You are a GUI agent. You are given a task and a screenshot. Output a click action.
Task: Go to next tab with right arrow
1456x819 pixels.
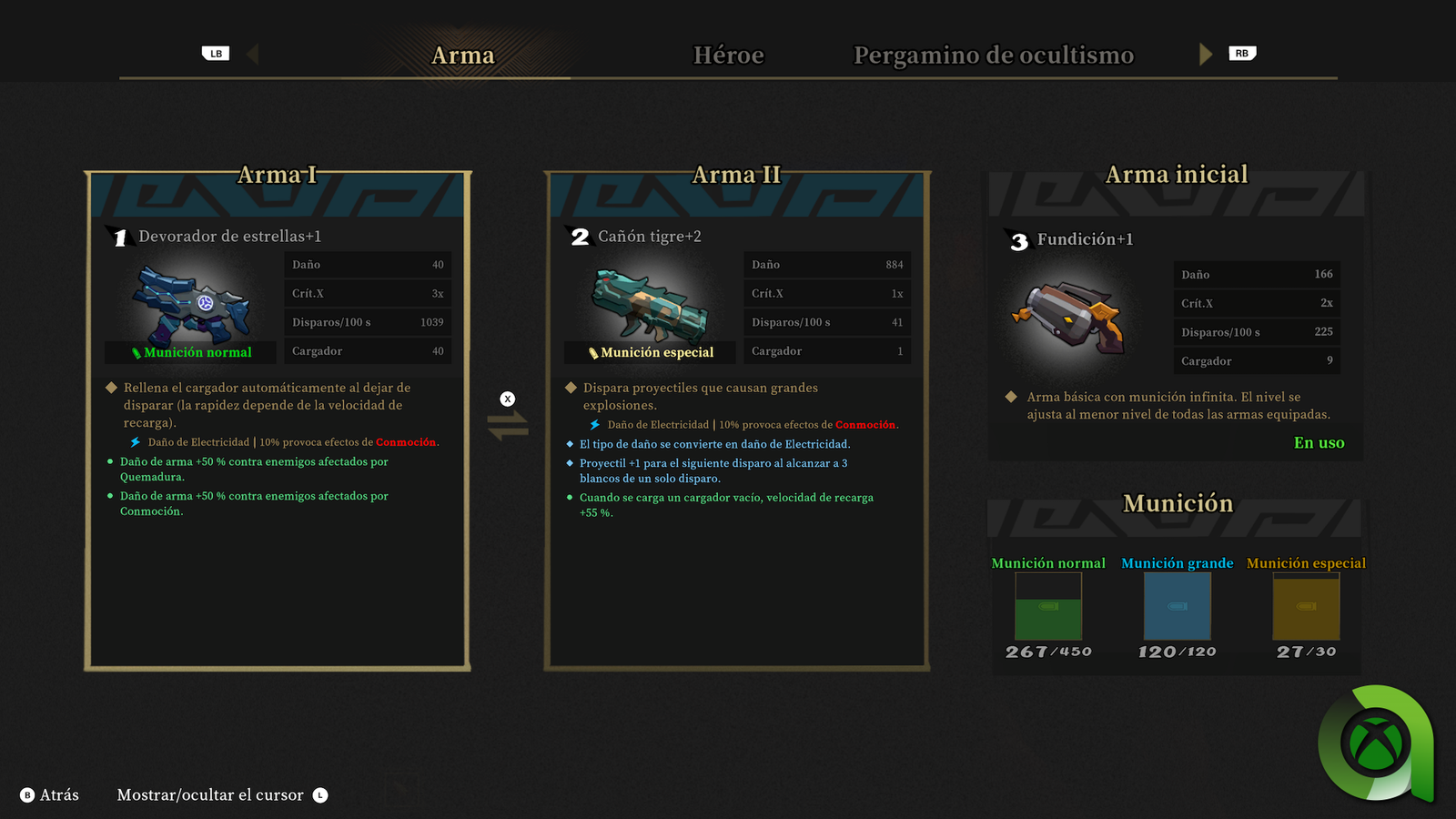click(1206, 55)
